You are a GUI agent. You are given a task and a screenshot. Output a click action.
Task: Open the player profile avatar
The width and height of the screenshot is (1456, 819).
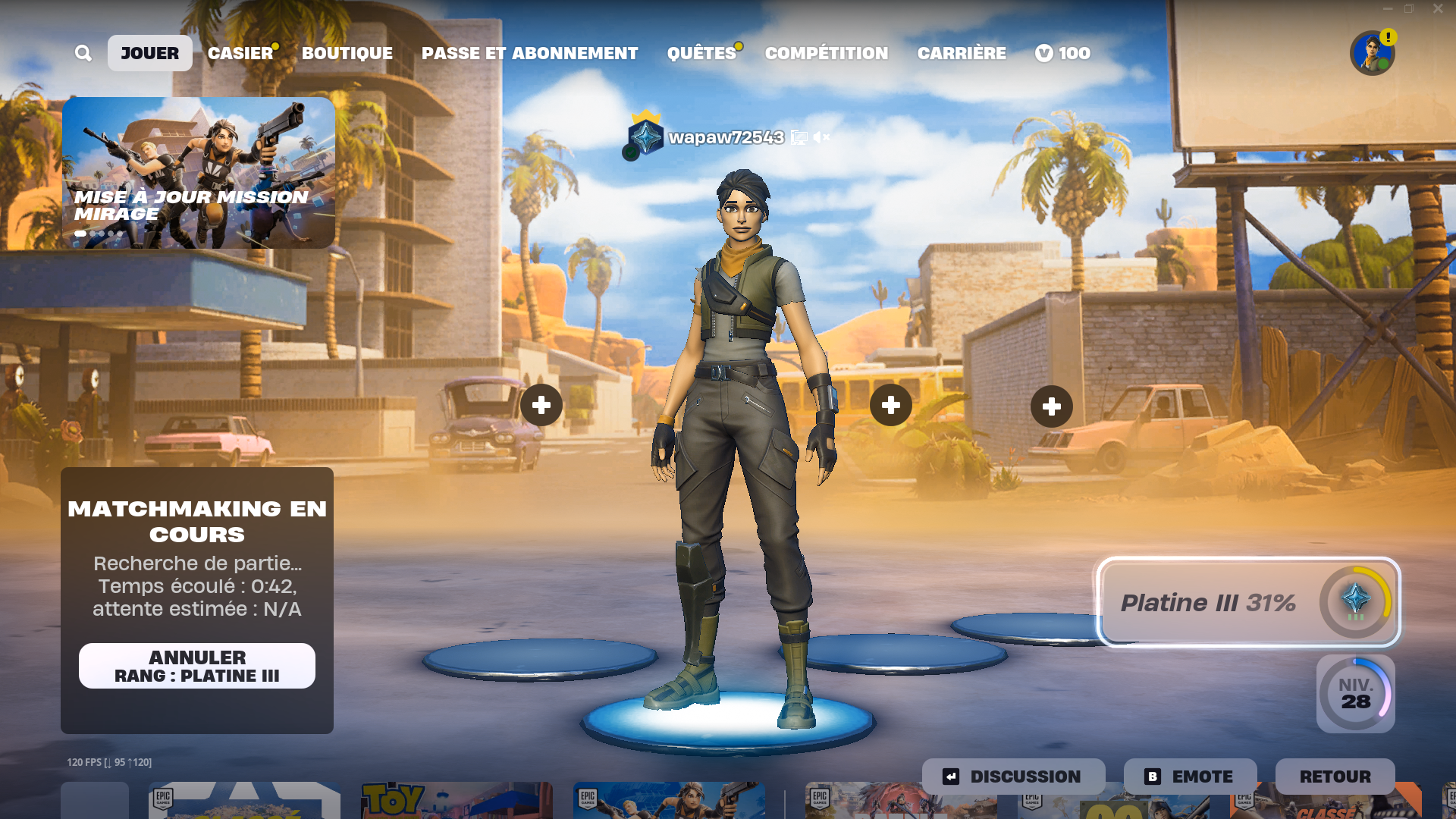[1372, 53]
